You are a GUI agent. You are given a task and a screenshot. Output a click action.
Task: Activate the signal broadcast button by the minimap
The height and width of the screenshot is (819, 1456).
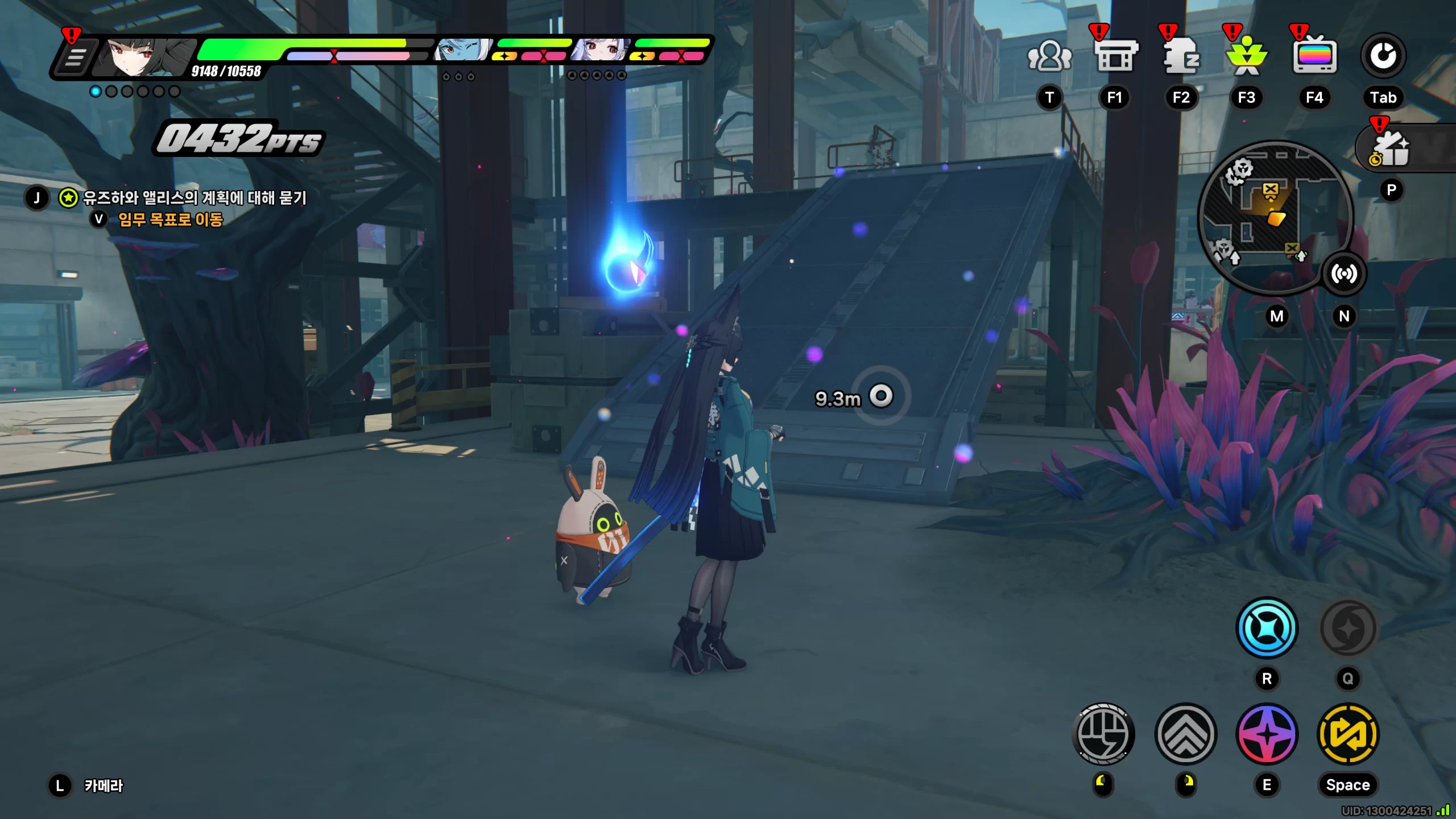point(1344,274)
